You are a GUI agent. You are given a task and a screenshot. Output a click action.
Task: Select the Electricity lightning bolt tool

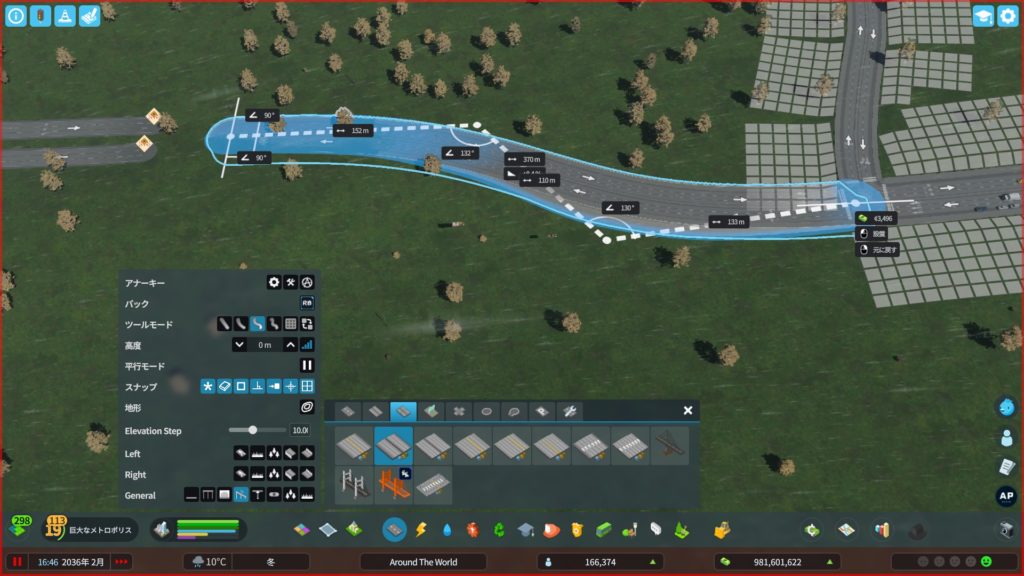tap(421, 529)
